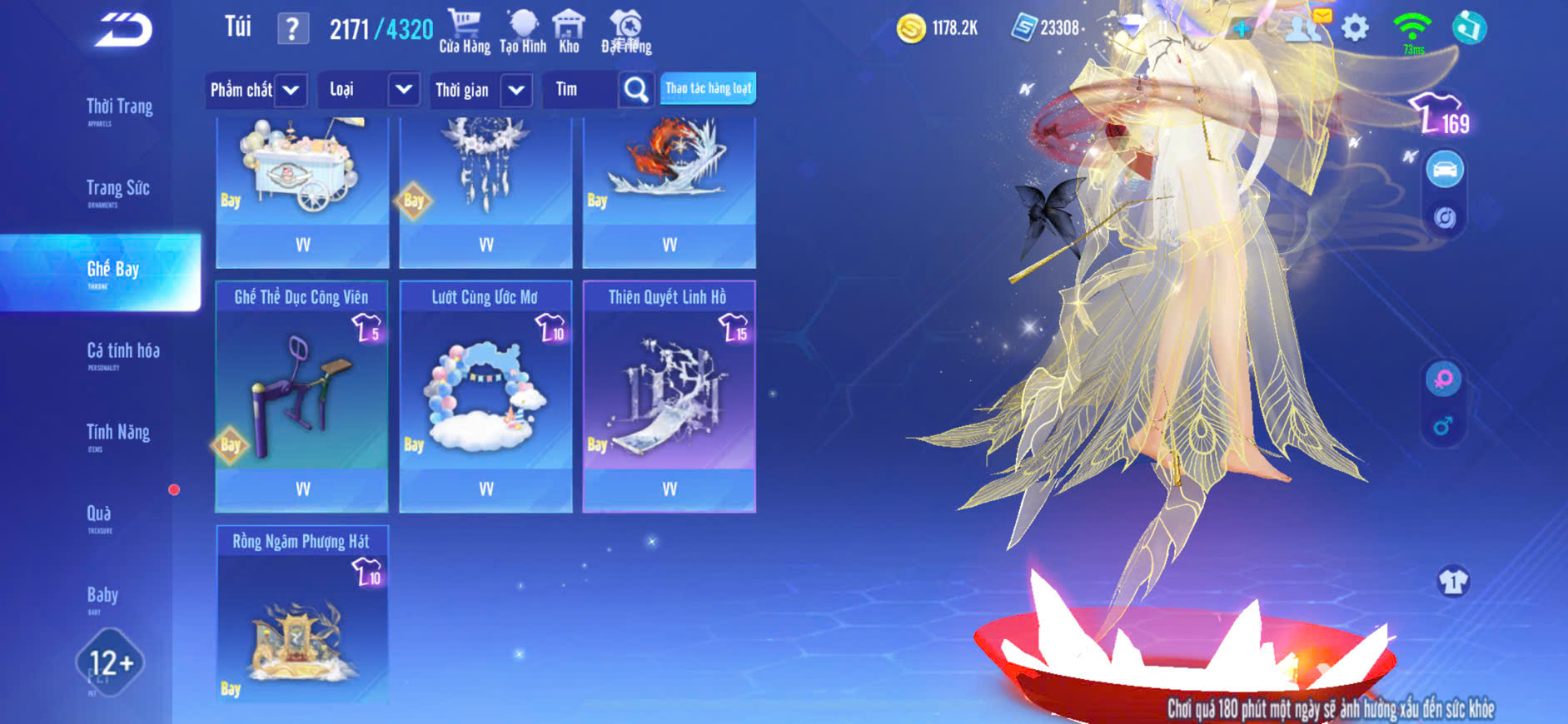Switch to the Trang Sức tab

pyautogui.click(x=117, y=190)
